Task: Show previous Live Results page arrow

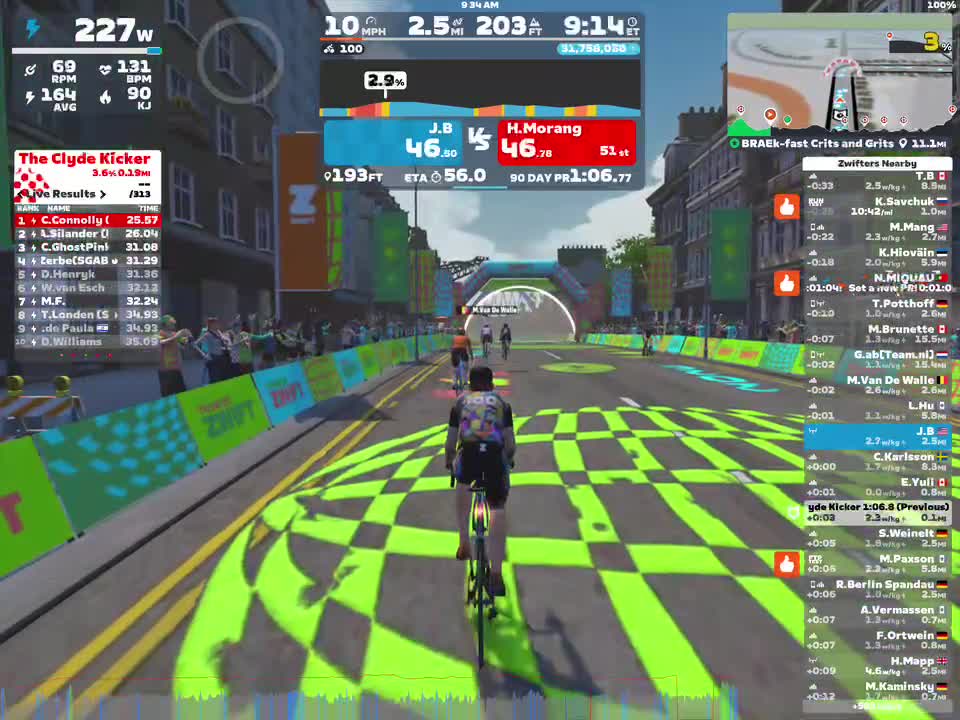Action: click(x=22, y=194)
